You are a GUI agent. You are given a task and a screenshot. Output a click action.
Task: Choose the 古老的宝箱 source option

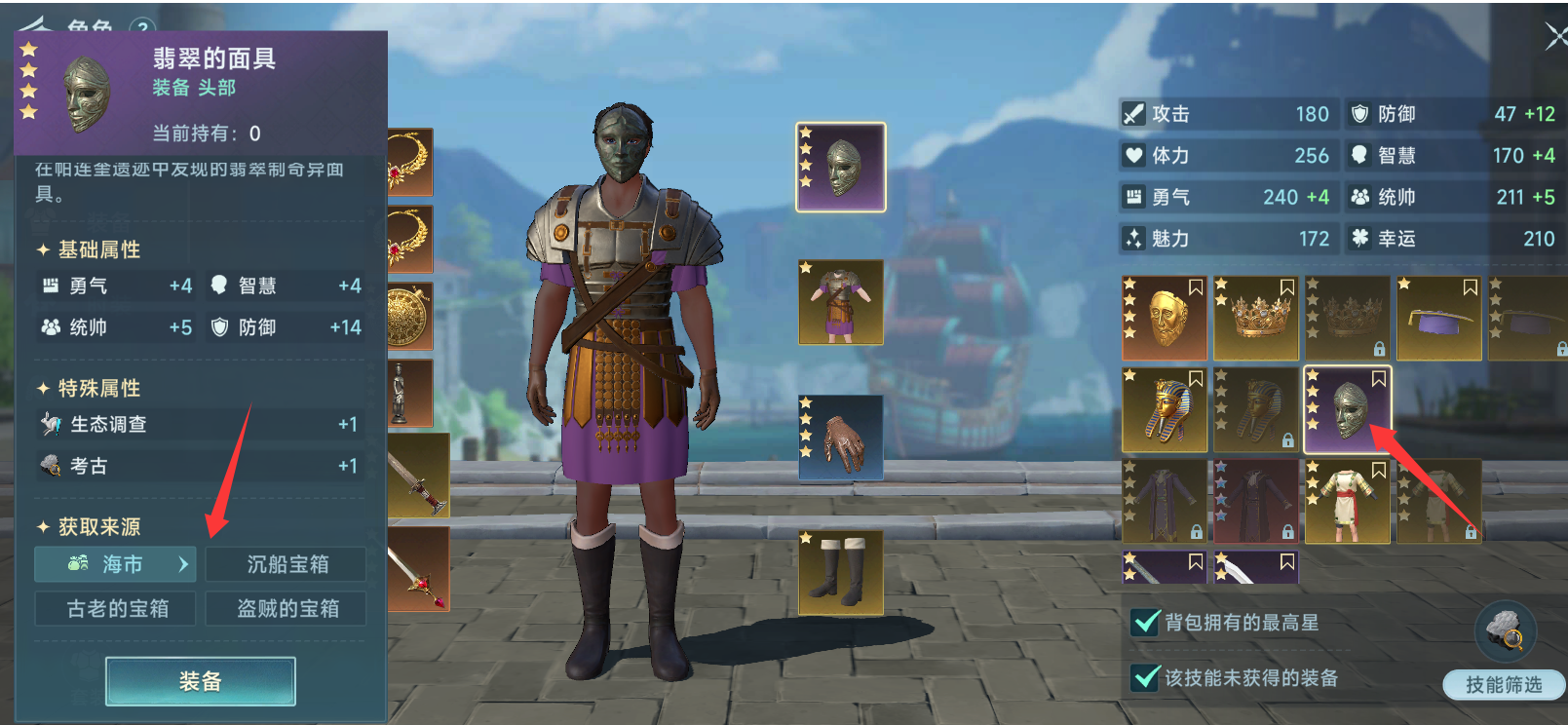coord(116,609)
